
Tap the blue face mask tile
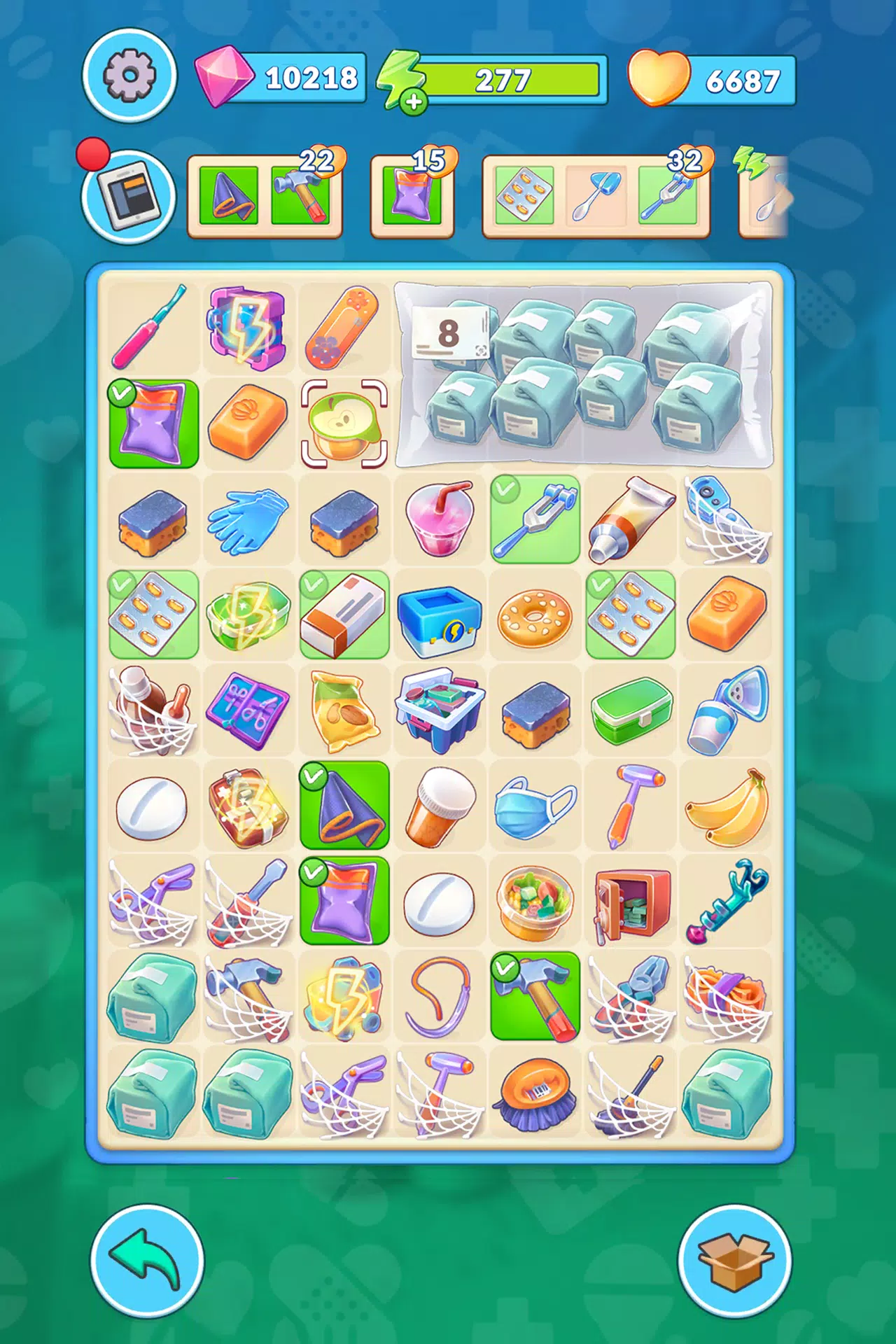pyautogui.click(x=535, y=806)
